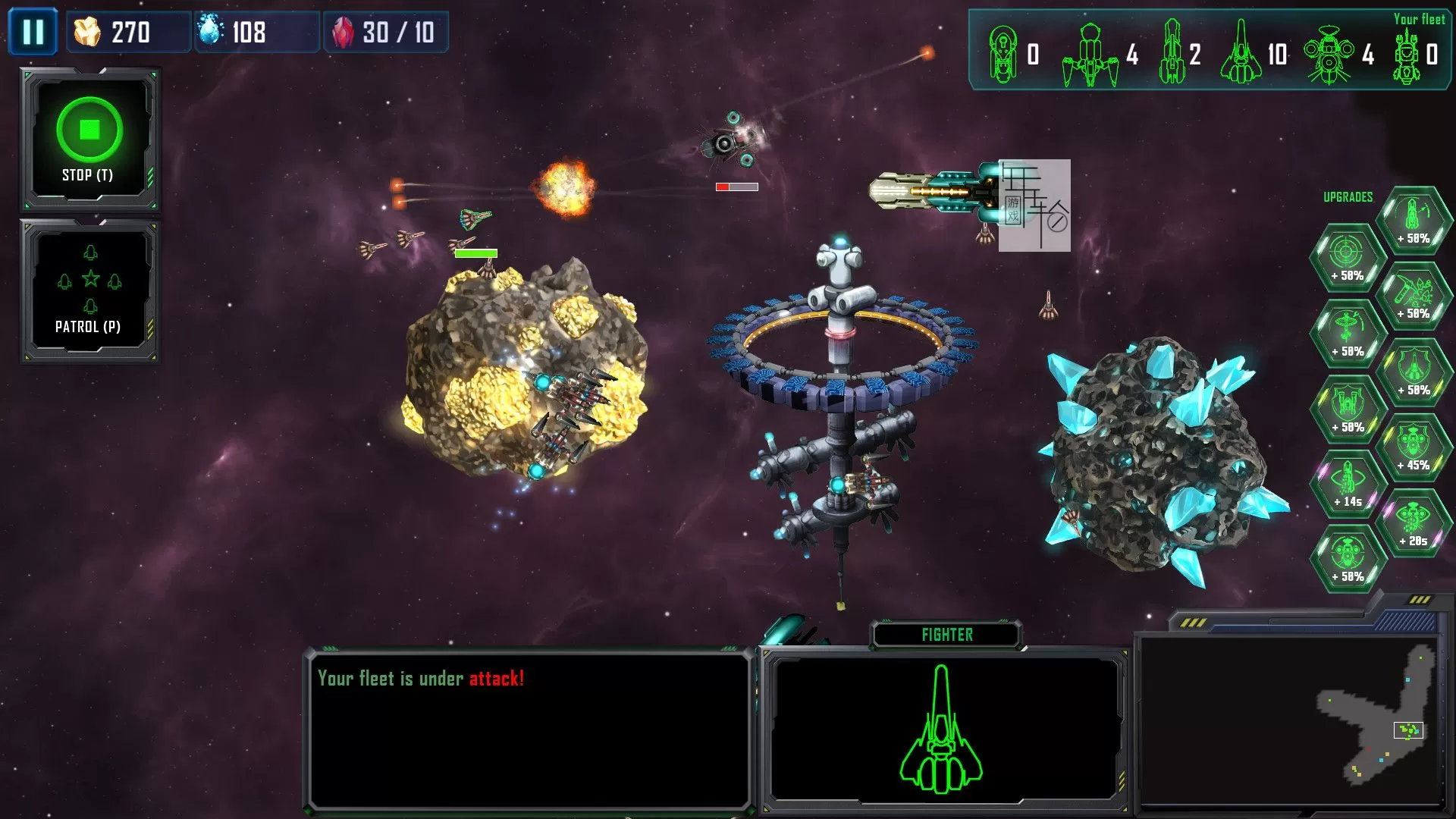Viewport: 1456px width, 819px height.
Task: Select the fighter wireframe portrait
Action: [941, 729]
